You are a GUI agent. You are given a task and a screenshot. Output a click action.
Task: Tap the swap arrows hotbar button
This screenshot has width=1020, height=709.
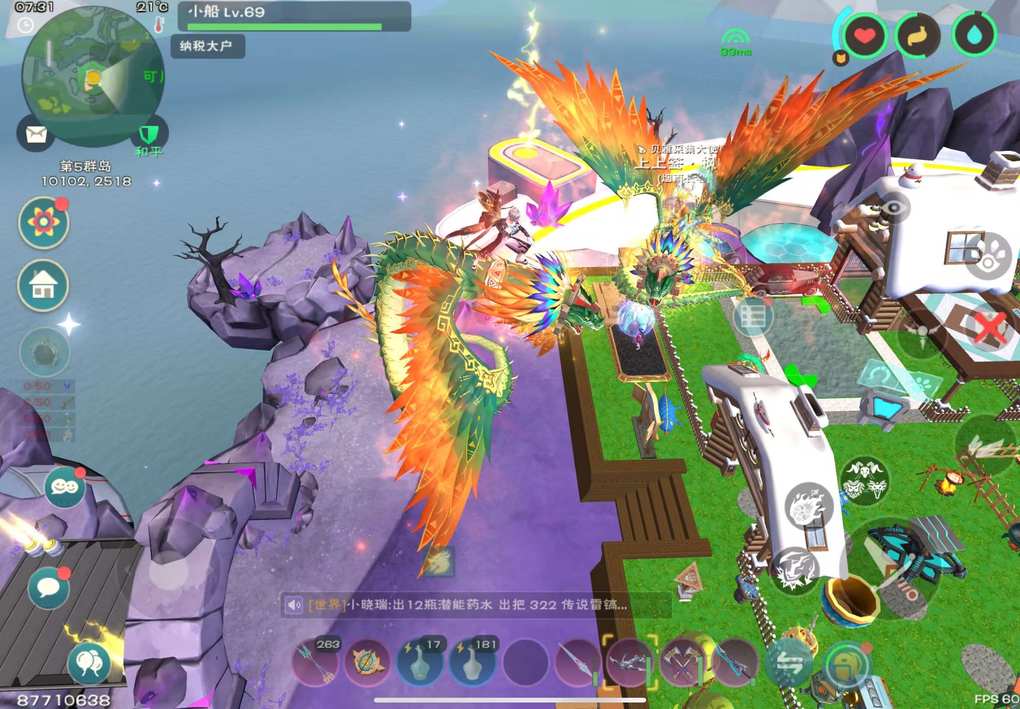788,664
